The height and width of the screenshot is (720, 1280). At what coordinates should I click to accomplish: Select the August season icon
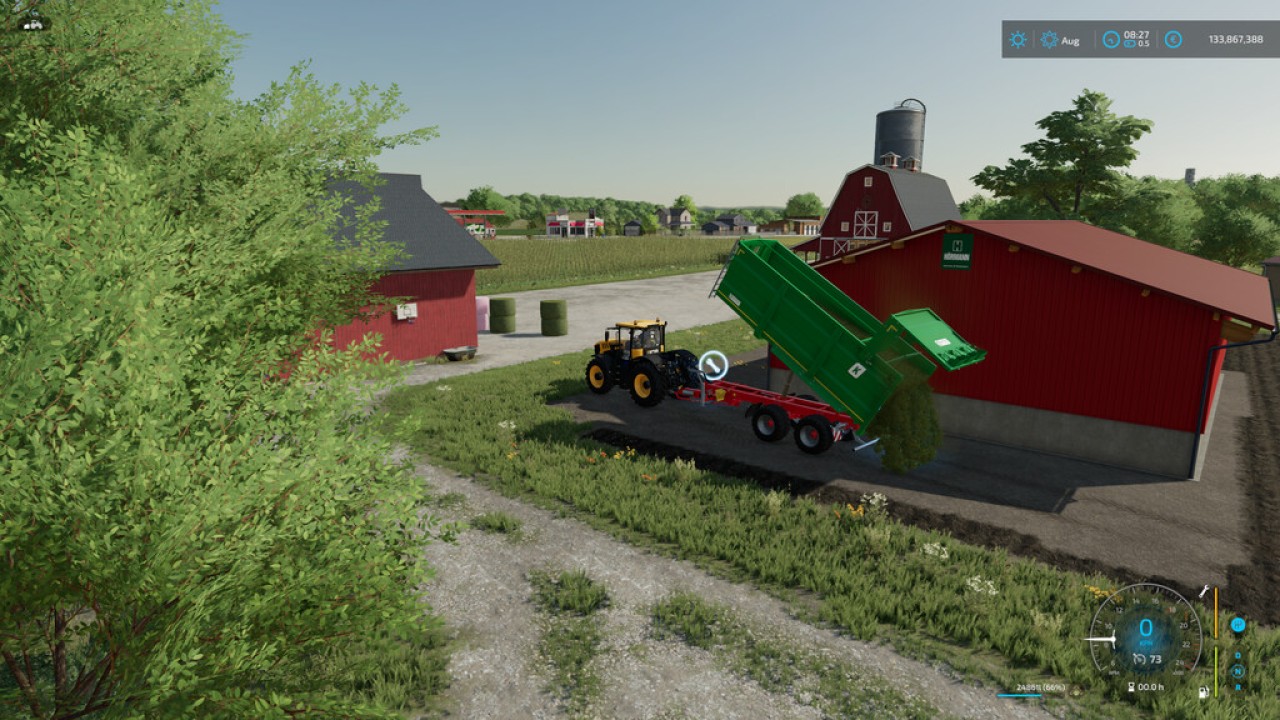1049,40
